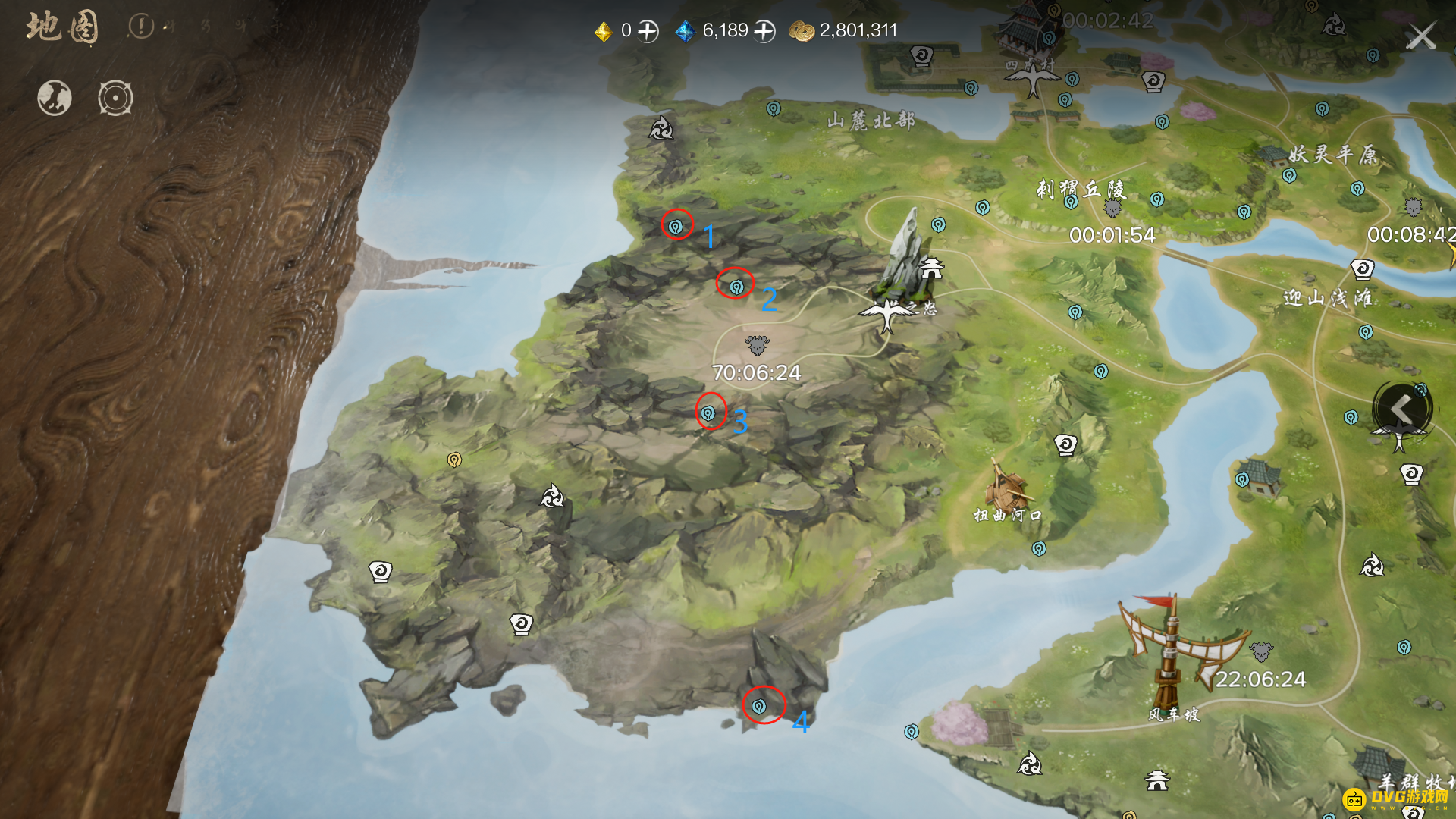Pick the coastal marker circled as number 4

point(759,707)
